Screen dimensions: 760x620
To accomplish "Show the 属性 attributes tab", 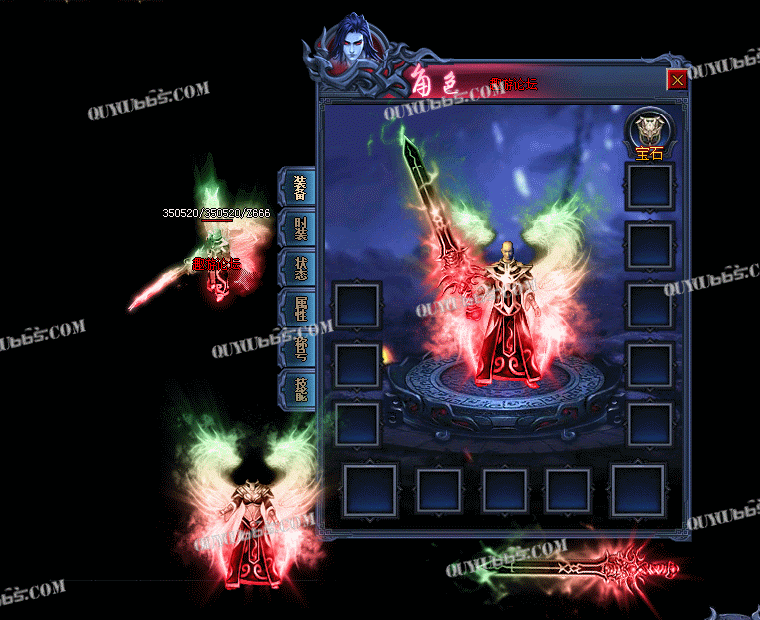I will pyautogui.click(x=299, y=308).
